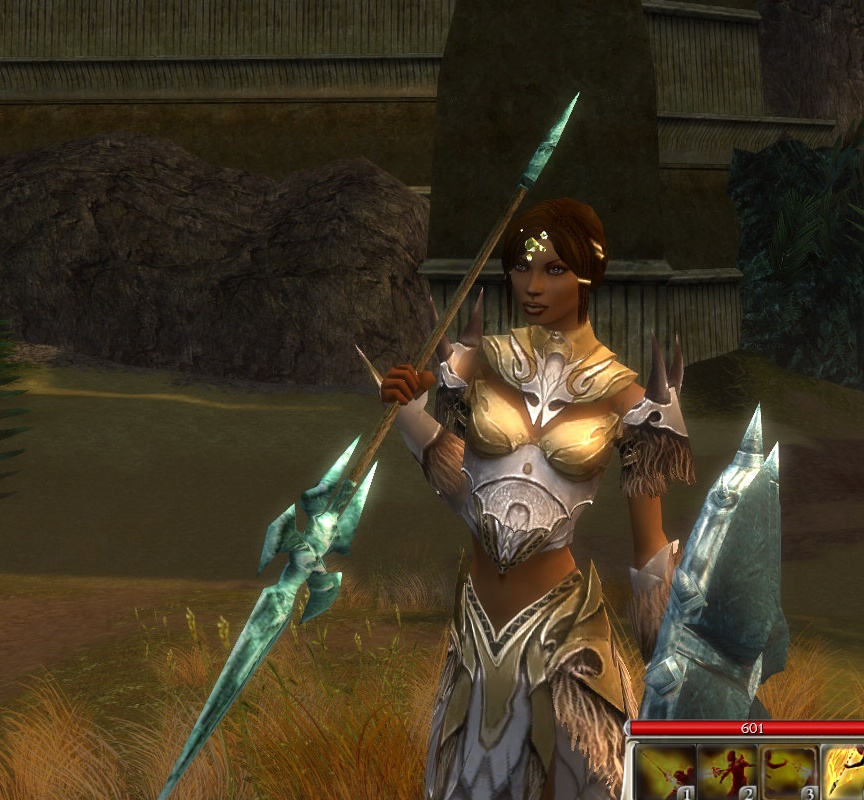Trigger the framed skill in slot 3
Image resolution: width=864 pixels, height=800 pixels.
click(789, 773)
